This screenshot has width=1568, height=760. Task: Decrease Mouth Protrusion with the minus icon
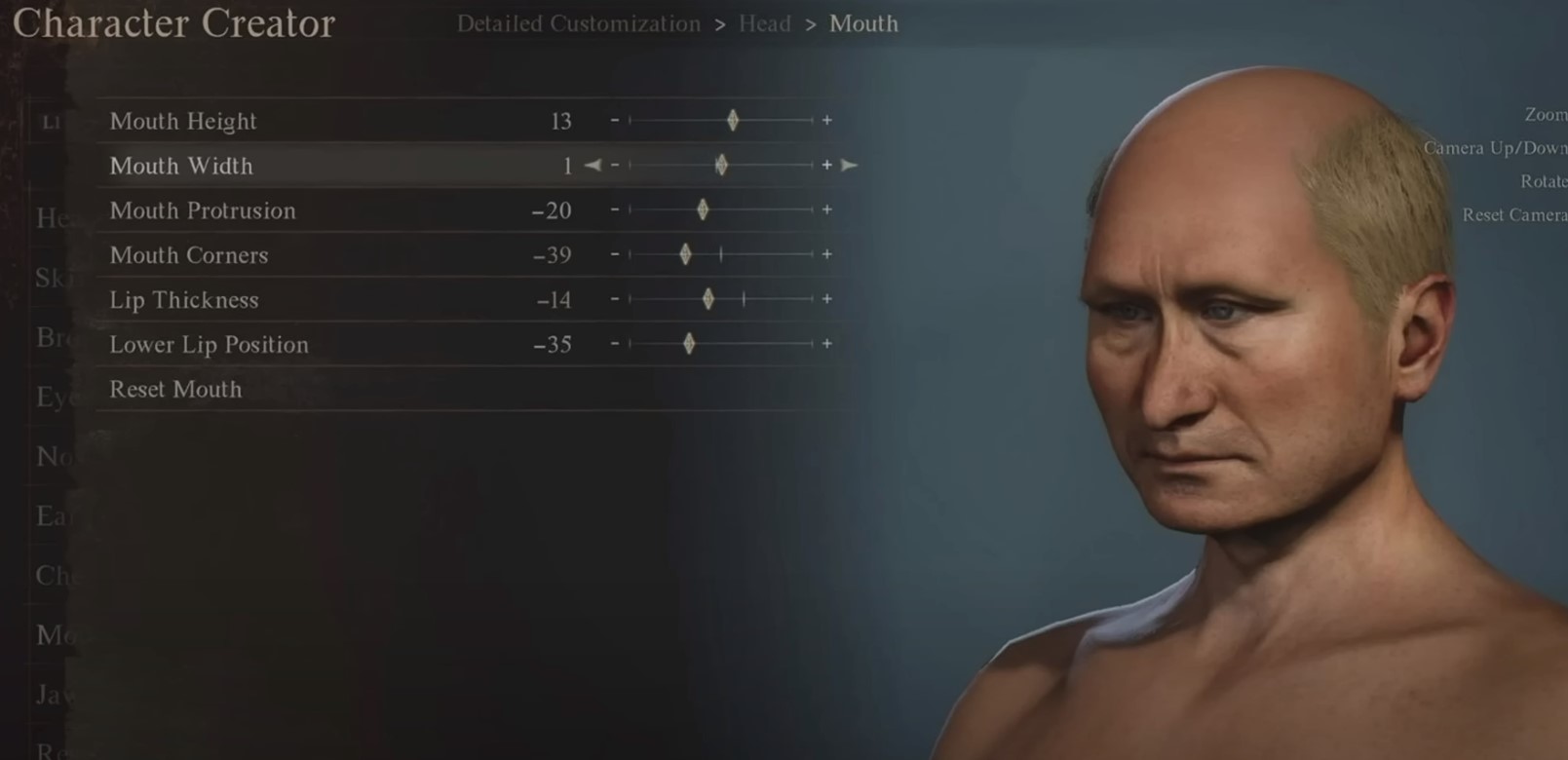coord(616,210)
